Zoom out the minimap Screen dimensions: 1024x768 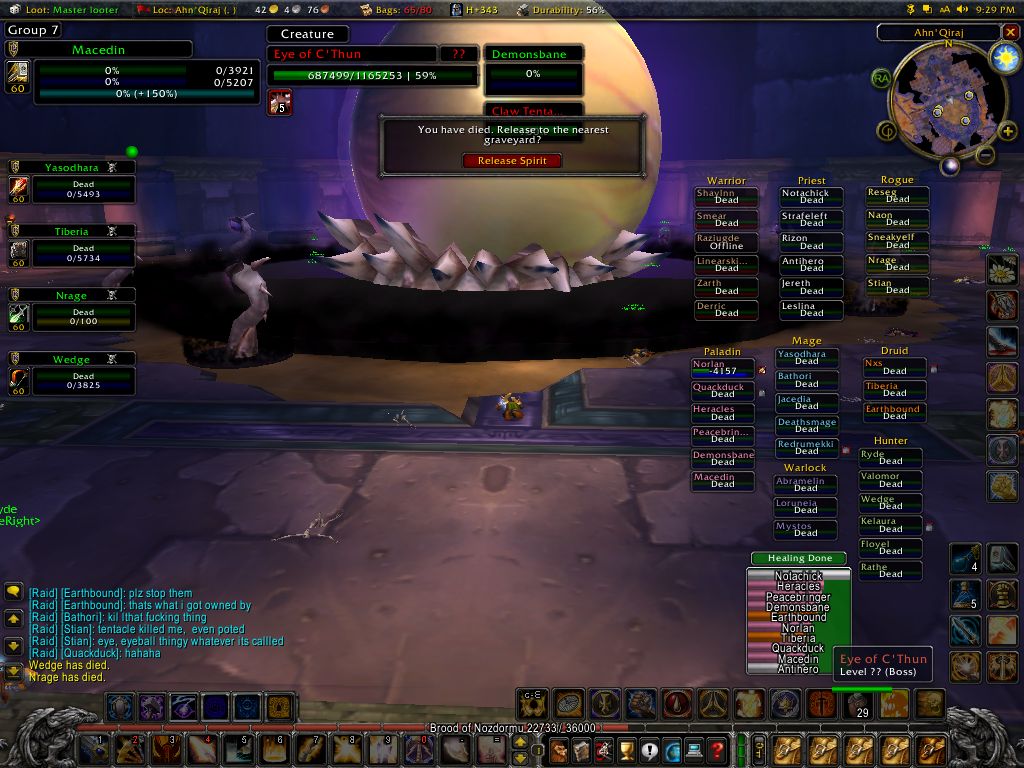(985, 156)
